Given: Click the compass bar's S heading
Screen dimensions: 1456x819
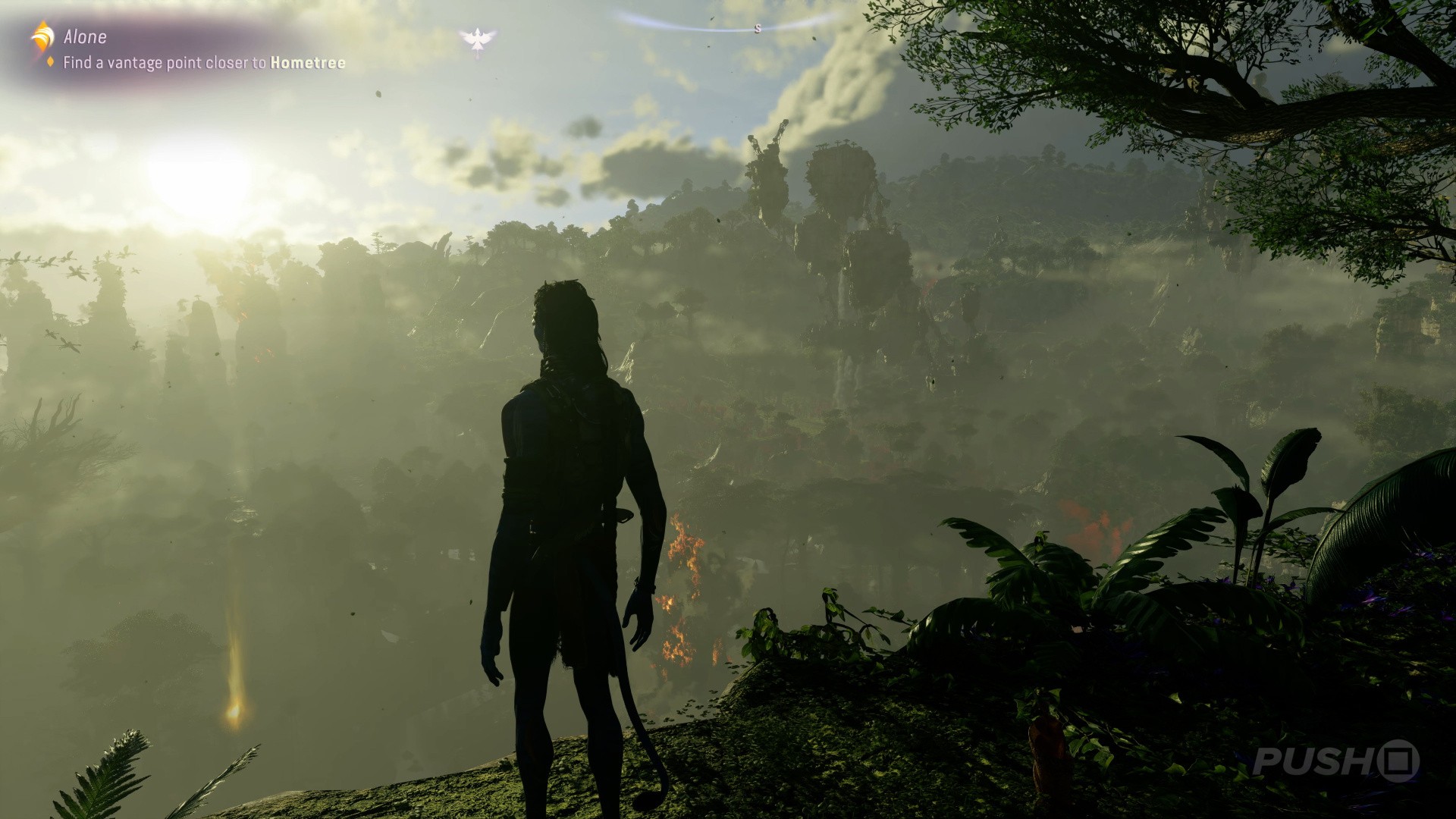Looking at the screenshot, I should (x=757, y=30).
